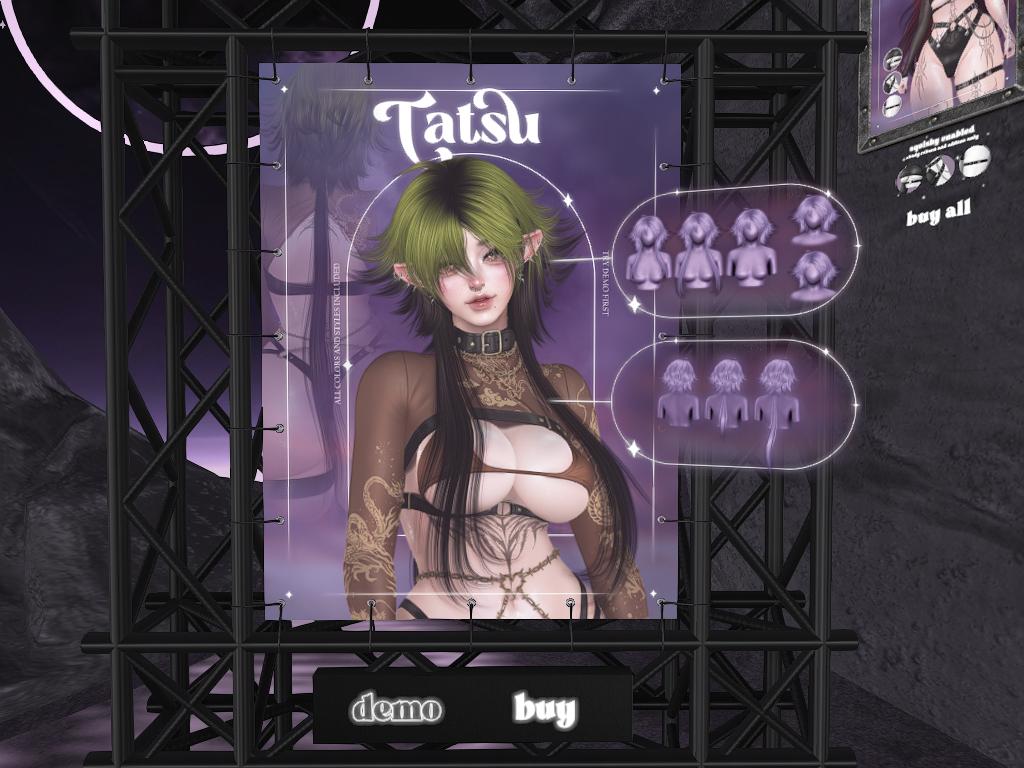Image resolution: width=1024 pixels, height=768 pixels.
Task: Click the demo button under the Tatsu poster
Action: [396, 709]
